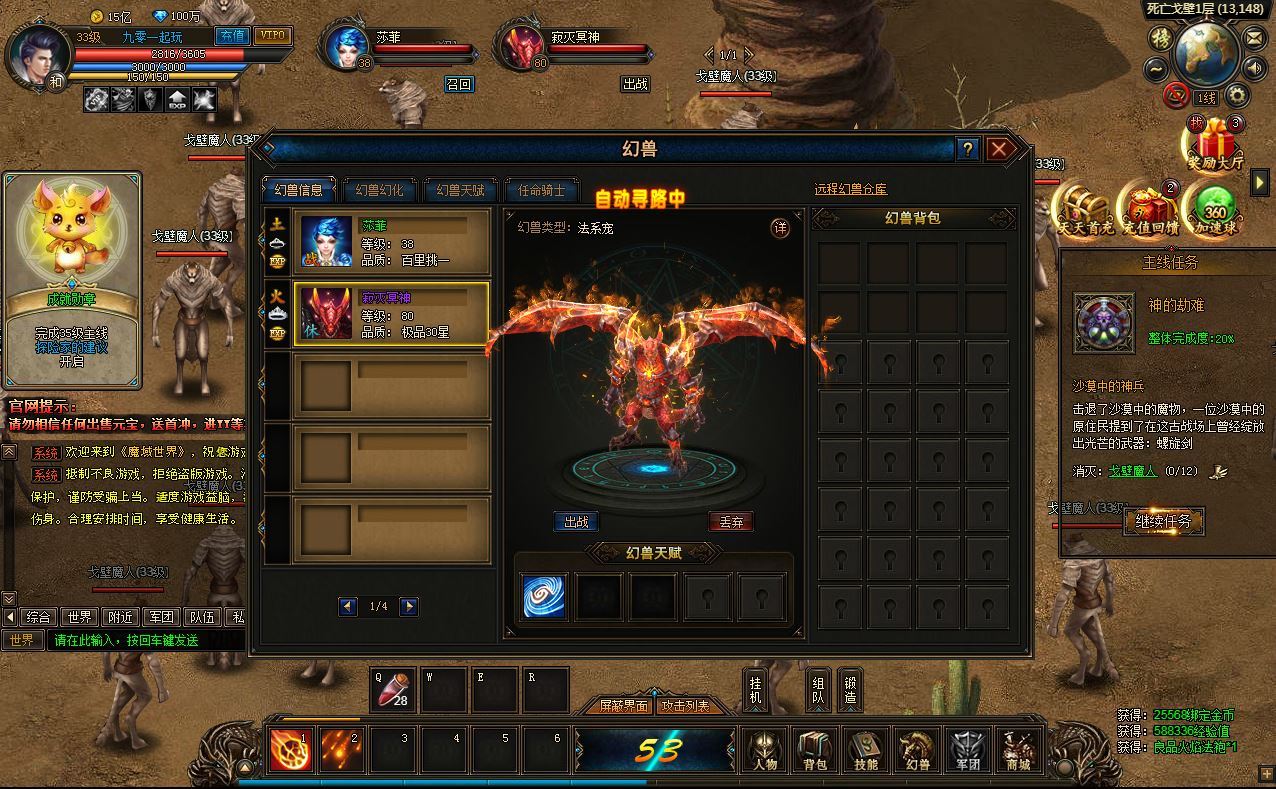Click the 召回 recall button for 莎菲
Viewport: 1276px width, 789px height.
pyautogui.click(x=459, y=84)
